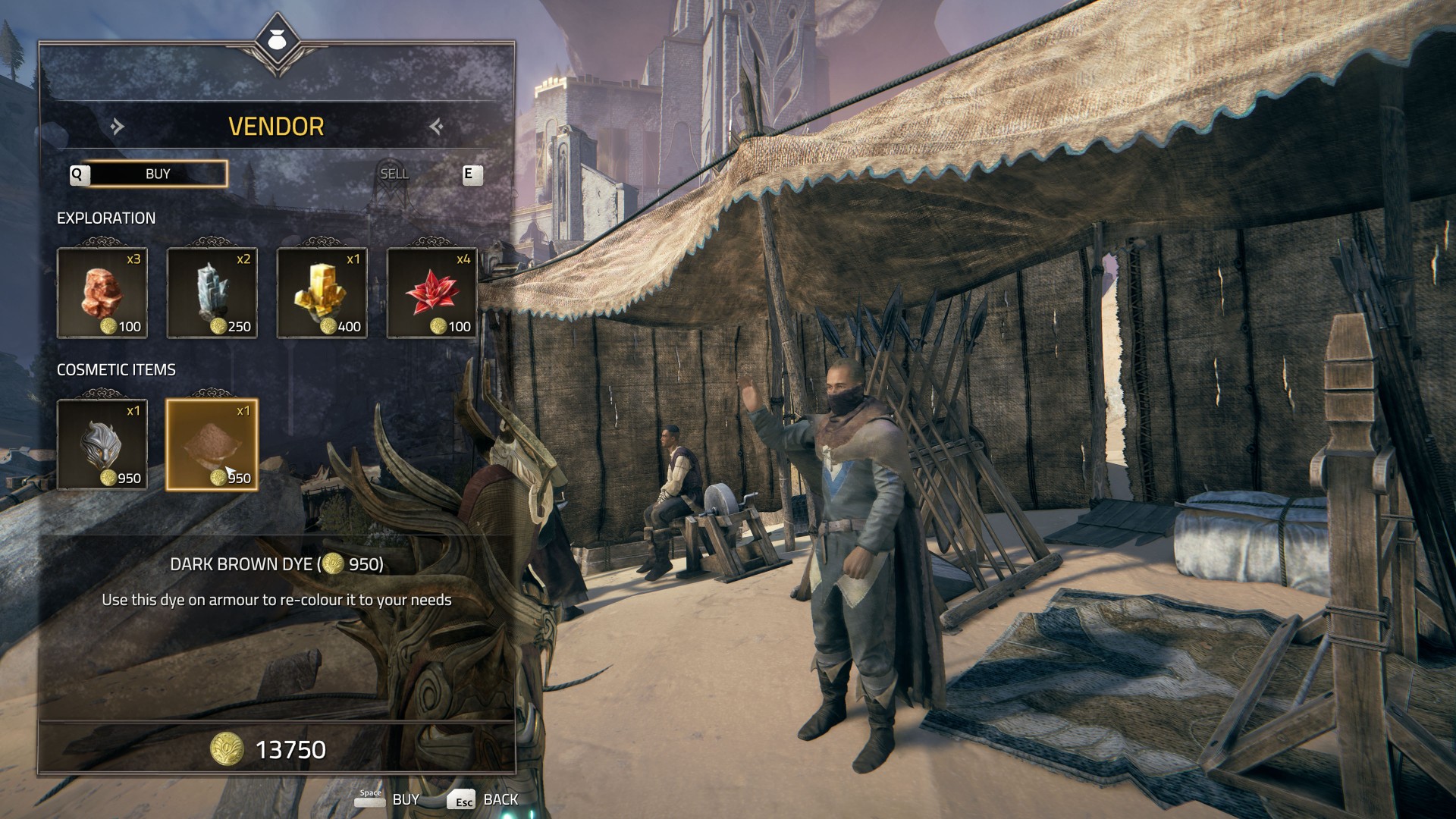Switch to the Sell tab

[394, 174]
